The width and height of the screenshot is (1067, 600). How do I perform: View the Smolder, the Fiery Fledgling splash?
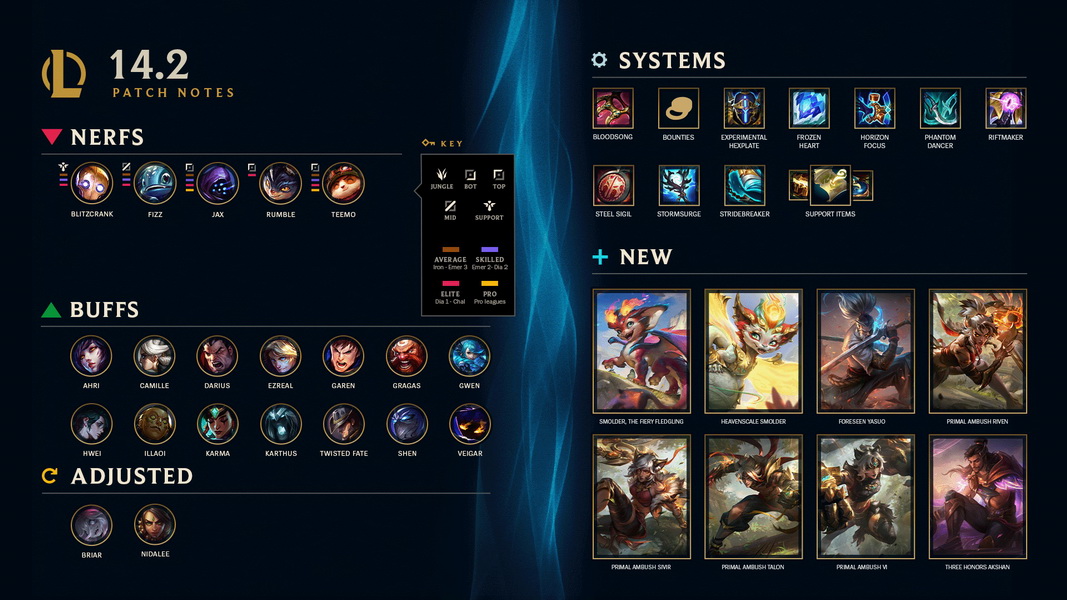click(641, 352)
